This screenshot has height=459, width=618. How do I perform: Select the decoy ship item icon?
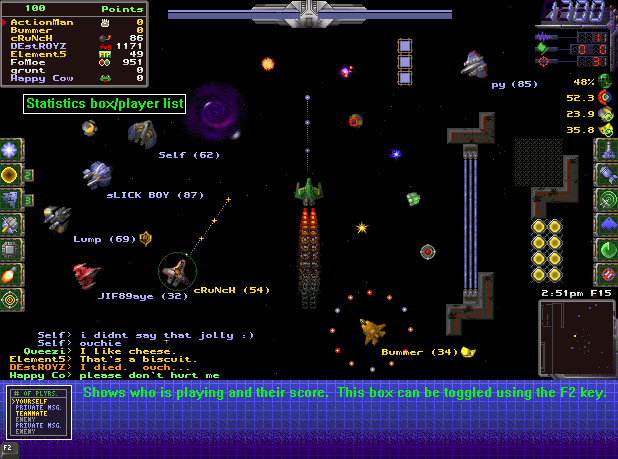tap(10, 199)
